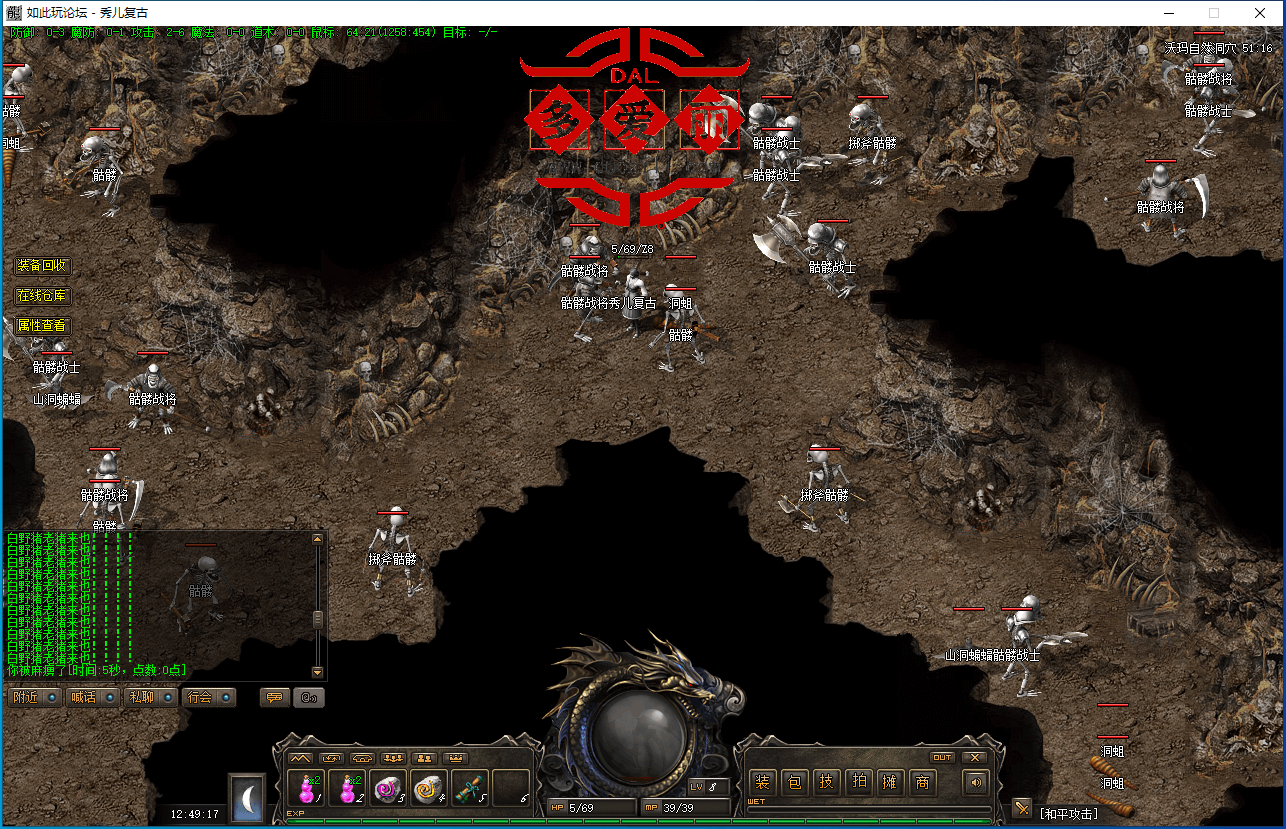Open the 包 bag inventory
Image resolution: width=1286 pixels, height=829 pixels.
[x=794, y=782]
